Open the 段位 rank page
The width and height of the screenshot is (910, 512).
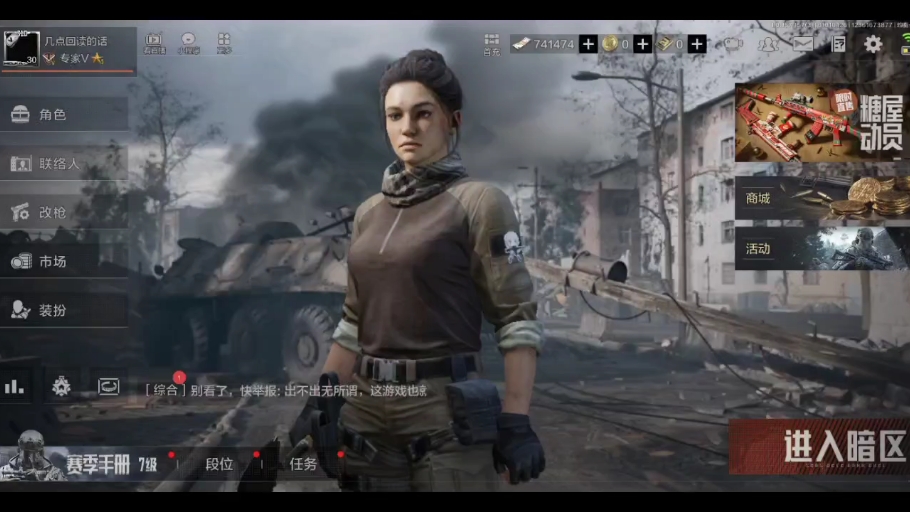tap(219, 464)
